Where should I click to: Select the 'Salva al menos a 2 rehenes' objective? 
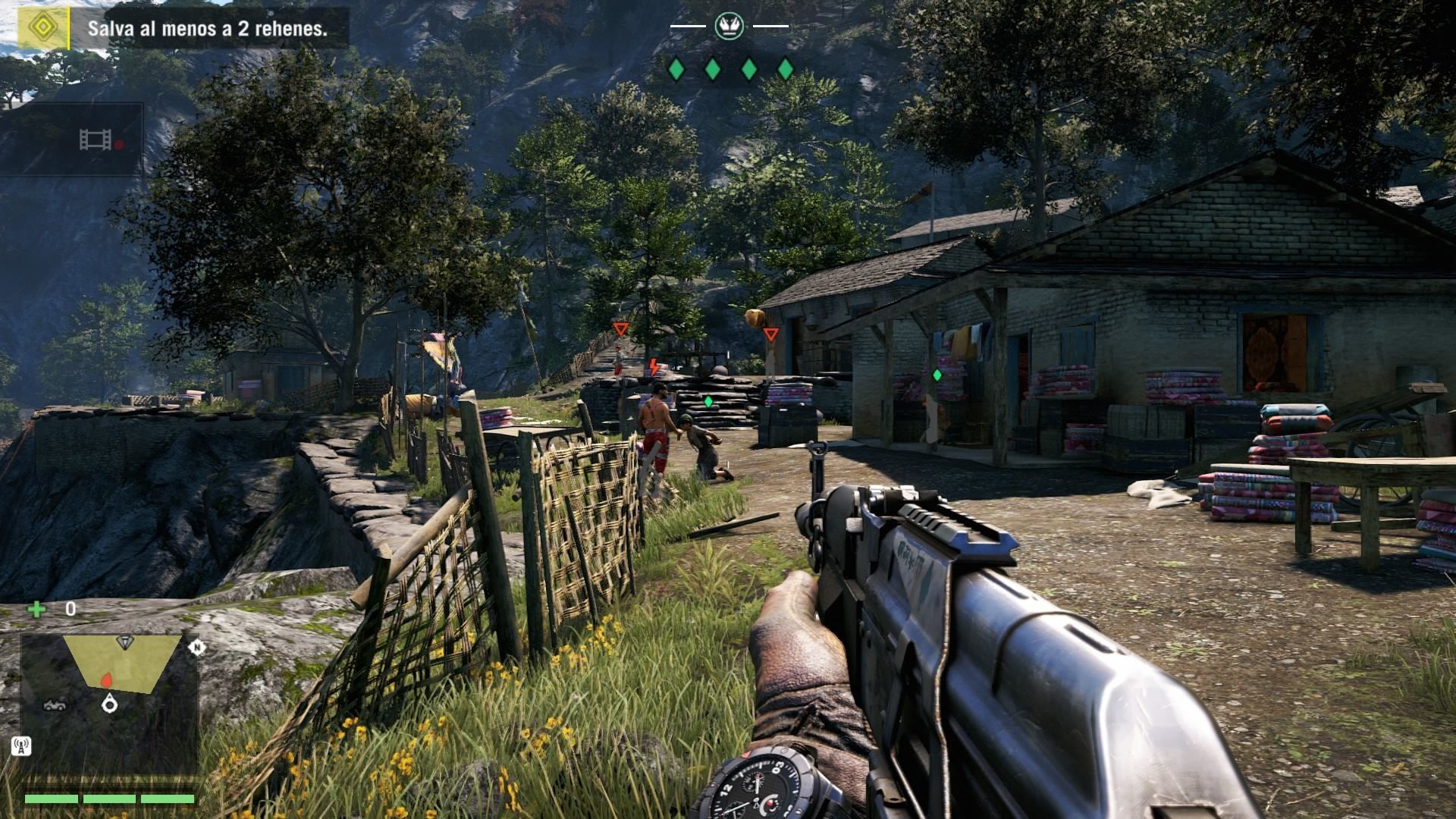[x=207, y=30]
